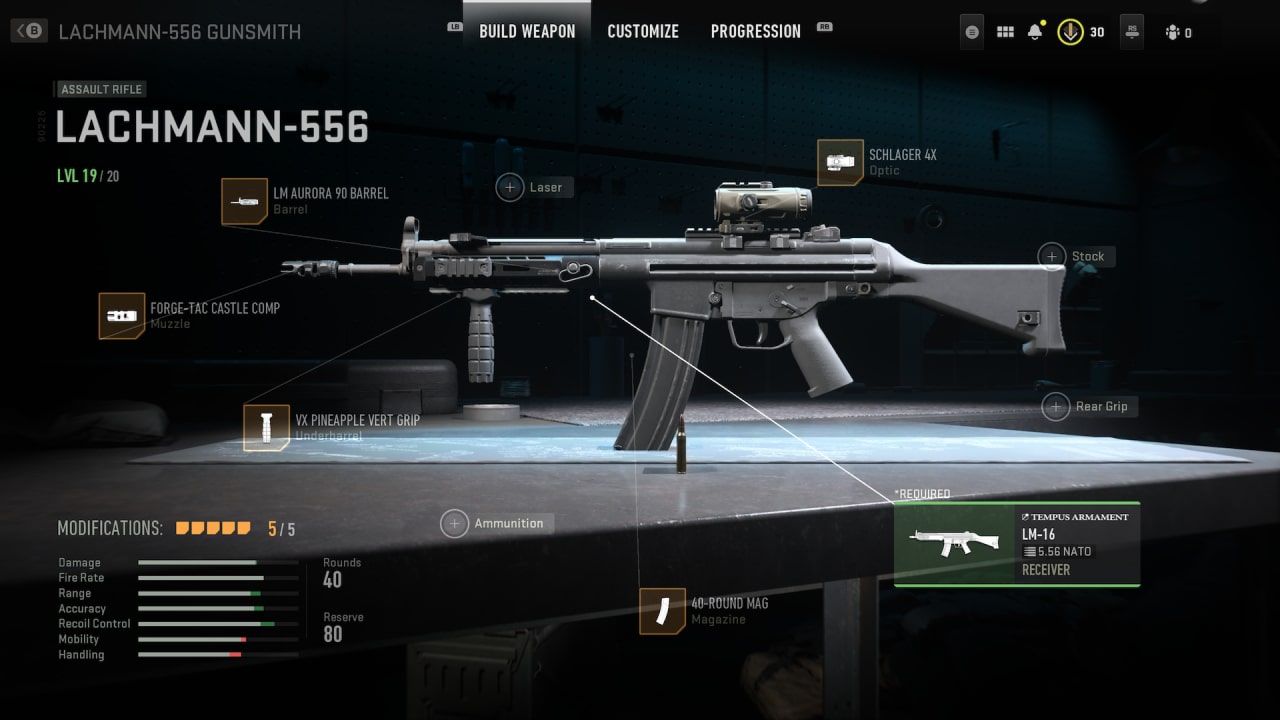
Task: Expand the Ammunition slot
Action: (x=455, y=522)
